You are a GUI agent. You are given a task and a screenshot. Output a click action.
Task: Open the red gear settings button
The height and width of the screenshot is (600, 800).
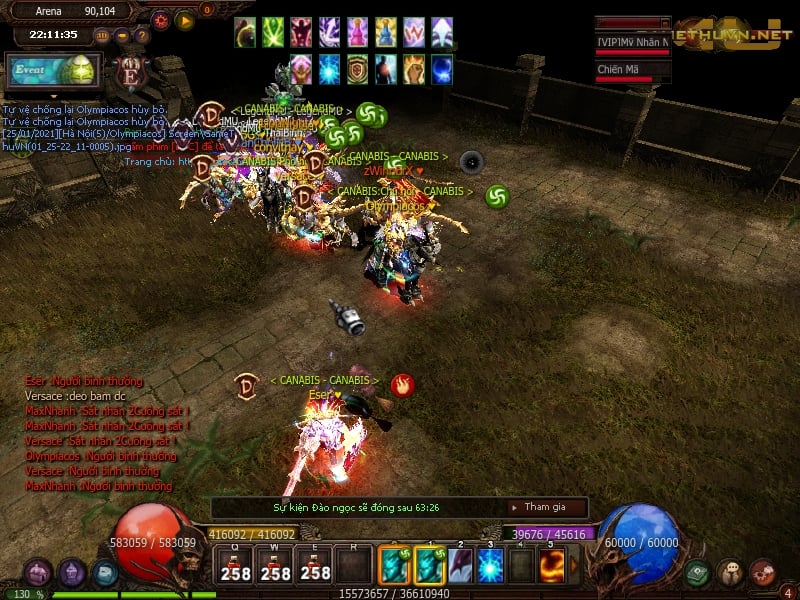(x=160, y=19)
